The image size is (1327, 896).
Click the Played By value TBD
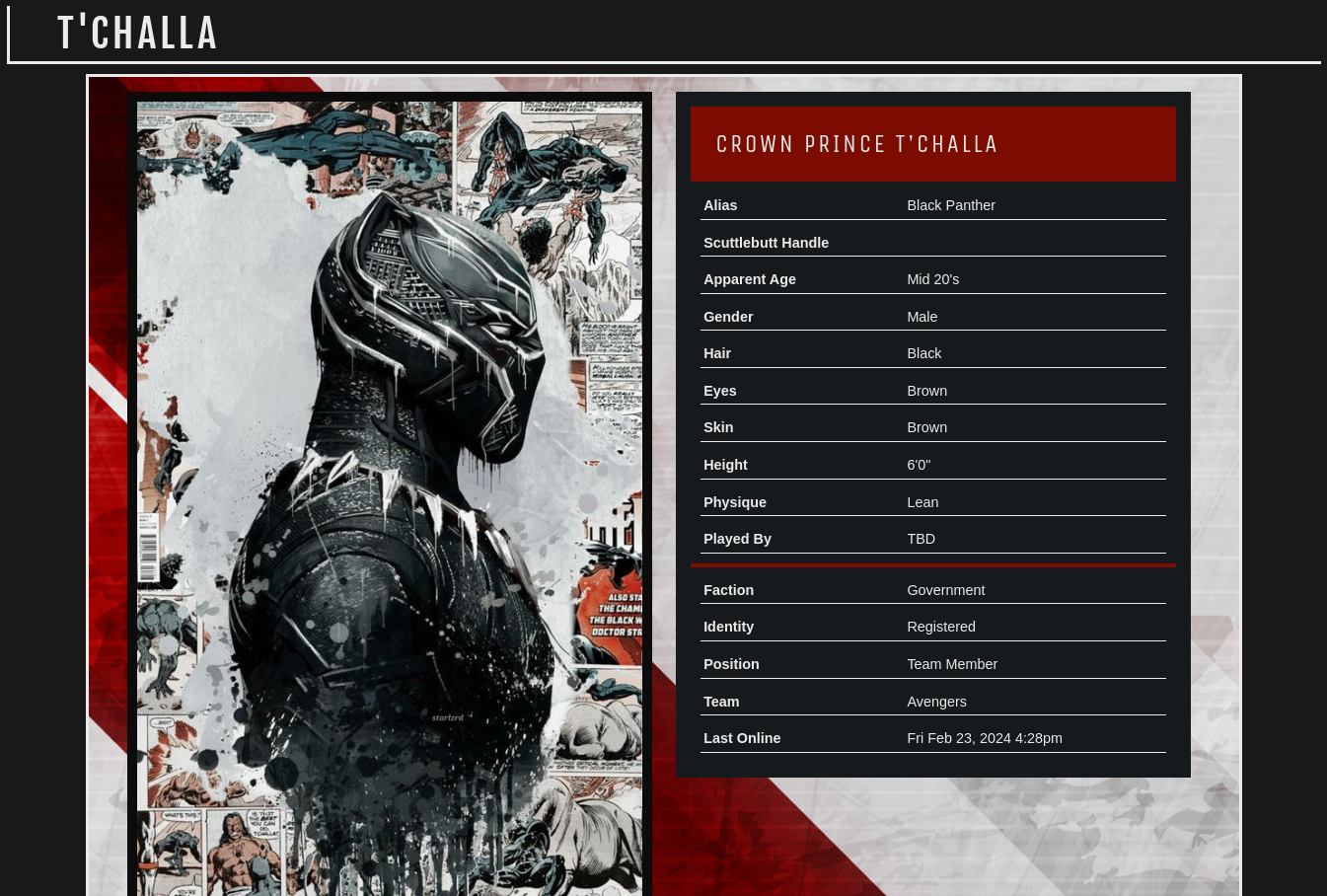coord(921,539)
